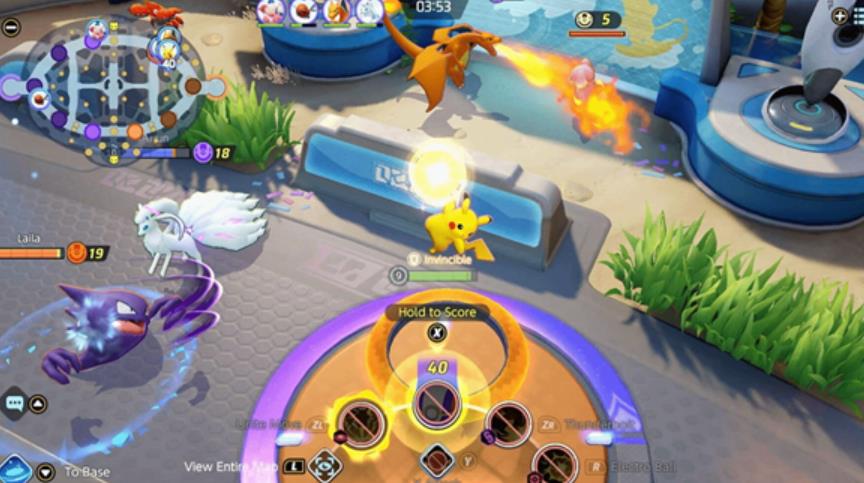Select Charizard's teammate portrait
Screen dimensions: 864x483
335,11
